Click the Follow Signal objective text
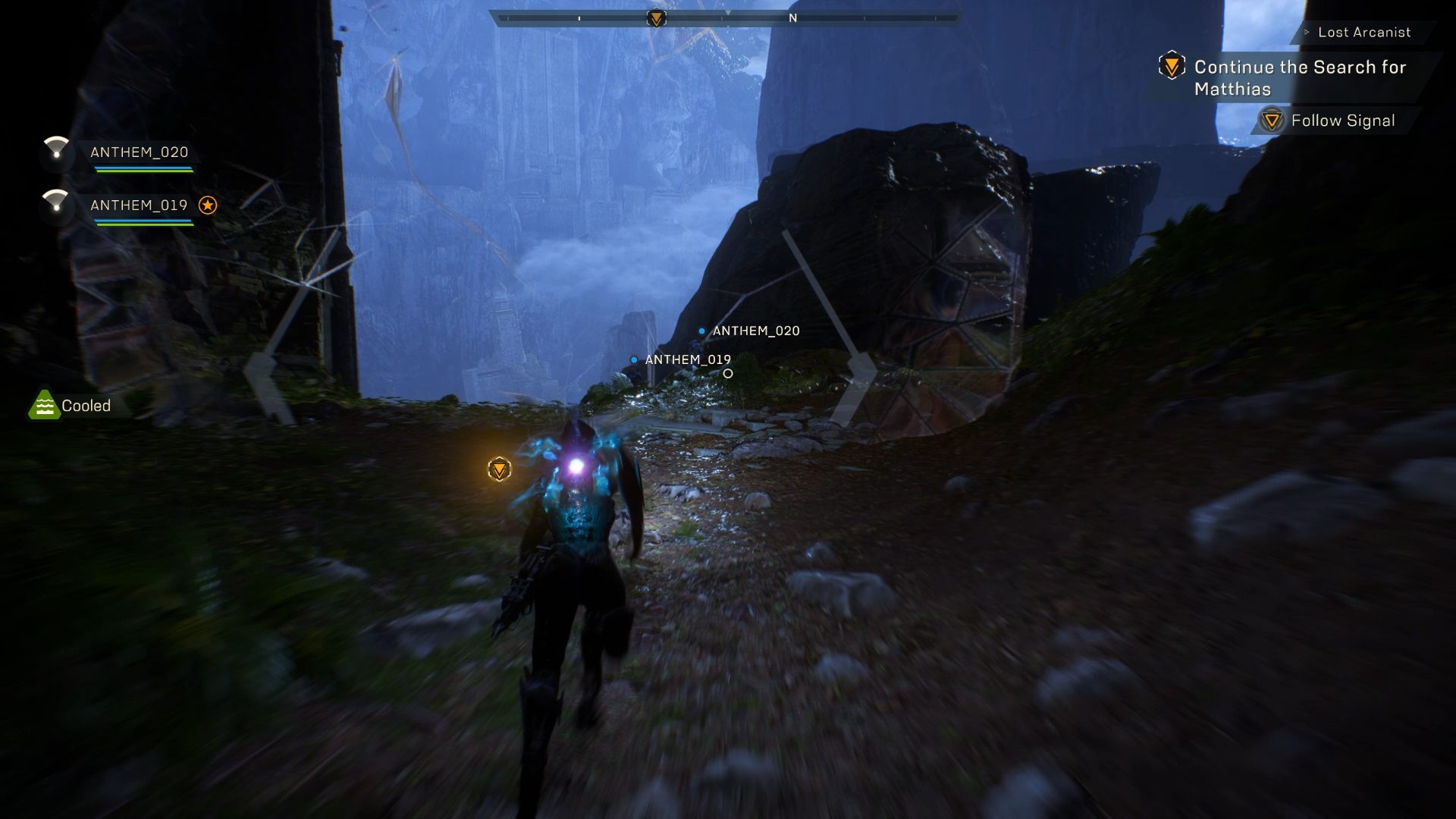 (1343, 120)
